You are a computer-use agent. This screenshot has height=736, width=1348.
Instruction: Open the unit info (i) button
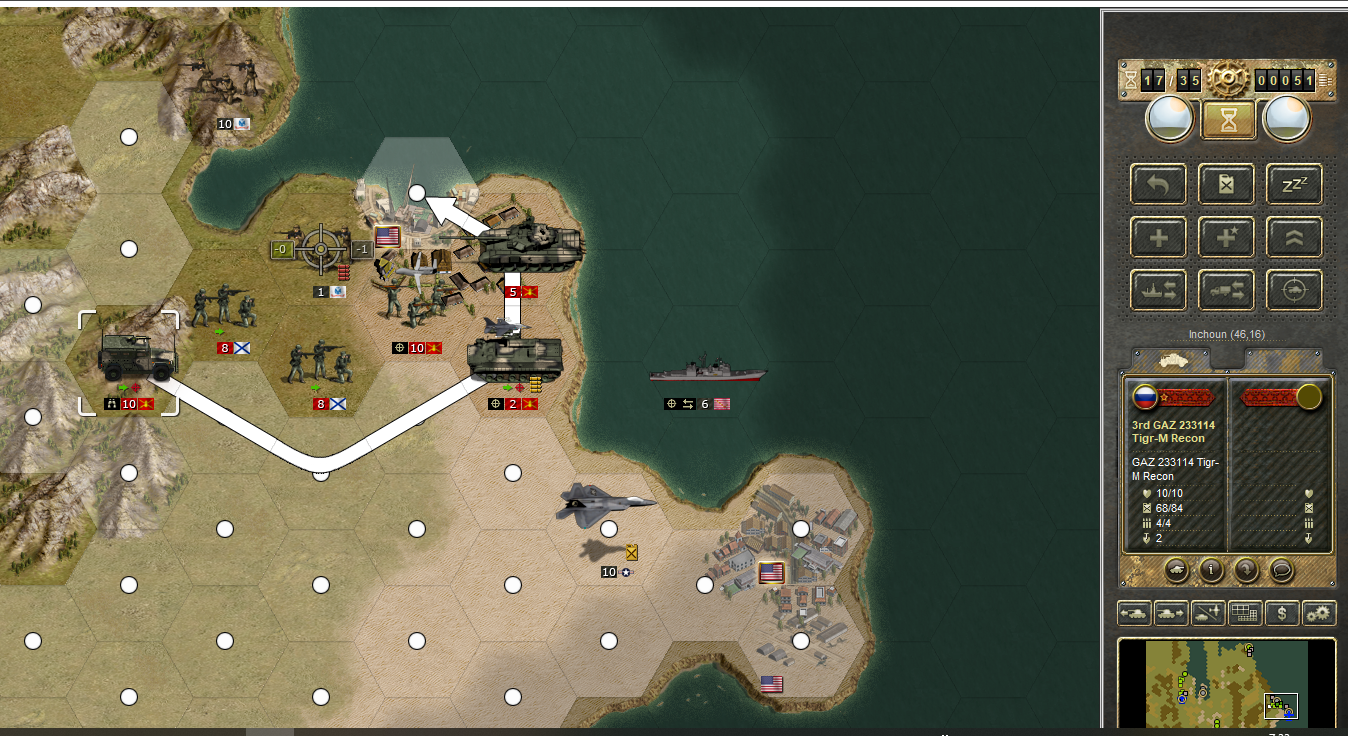click(x=1212, y=570)
